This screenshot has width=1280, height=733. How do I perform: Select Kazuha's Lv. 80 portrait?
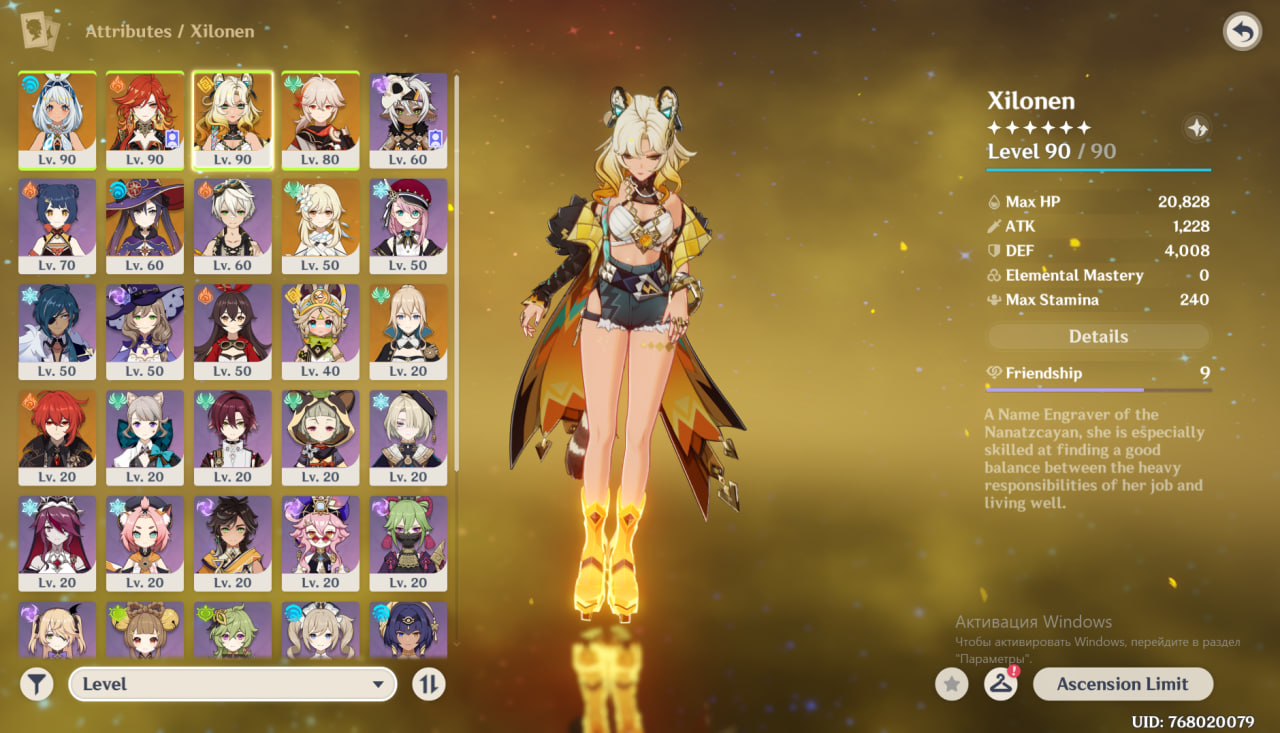[320, 120]
